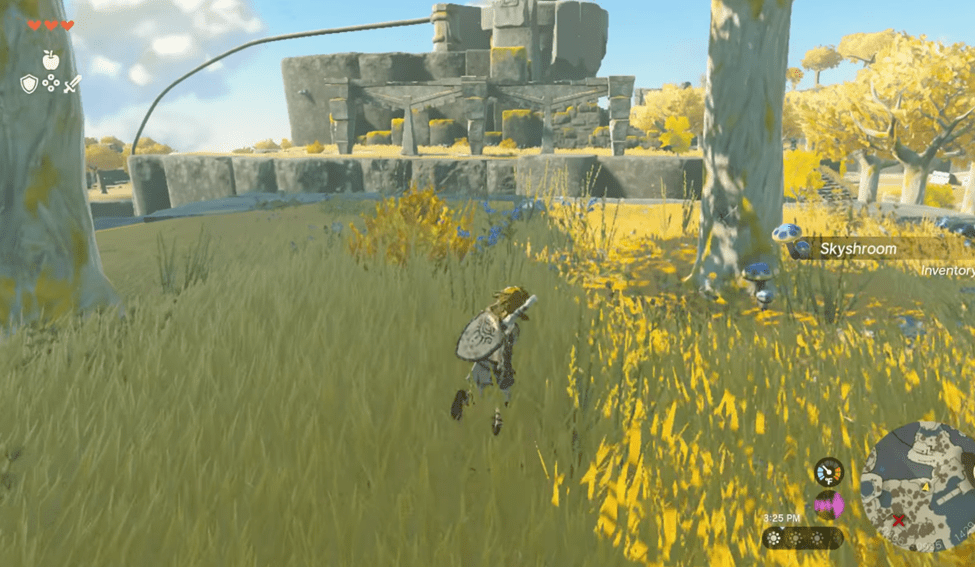This screenshot has height=567, width=975.
Task: Click the four-circle ability wheel icon
Action: [50, 84]
